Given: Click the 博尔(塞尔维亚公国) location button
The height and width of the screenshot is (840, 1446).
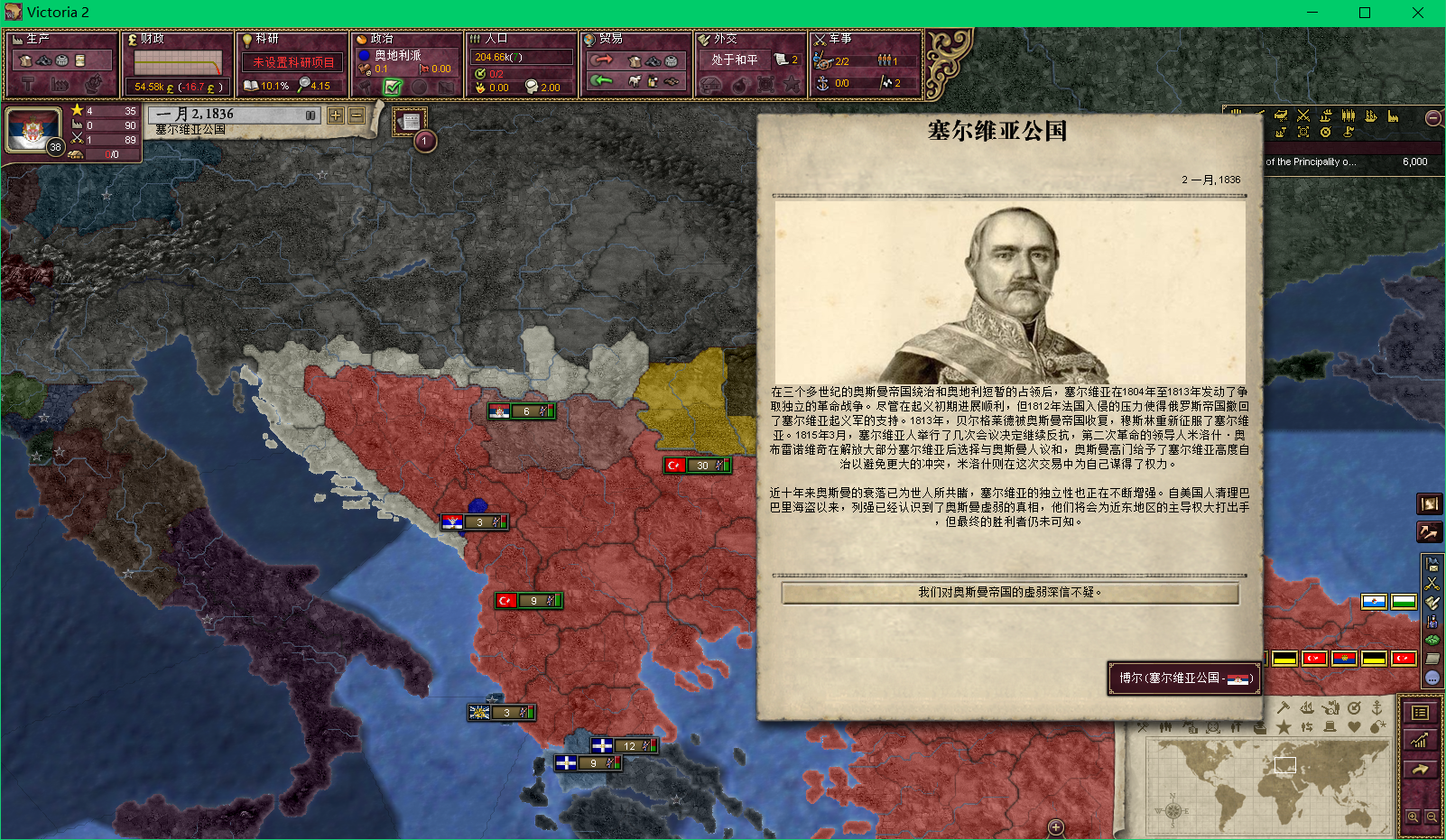Looking at the screenshot, I should pos(1183,678).
